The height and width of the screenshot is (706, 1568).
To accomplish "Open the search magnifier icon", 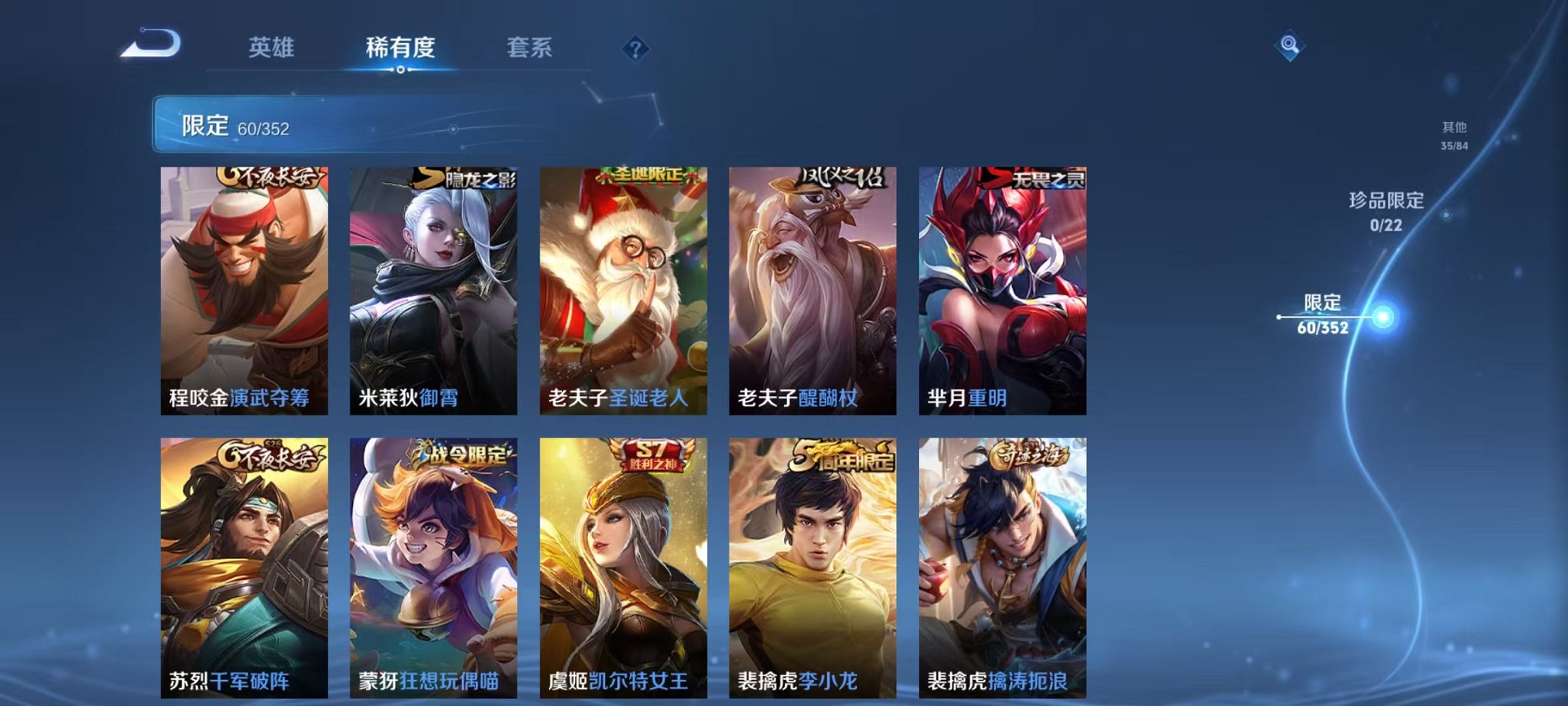I will tap(1291, 46).
